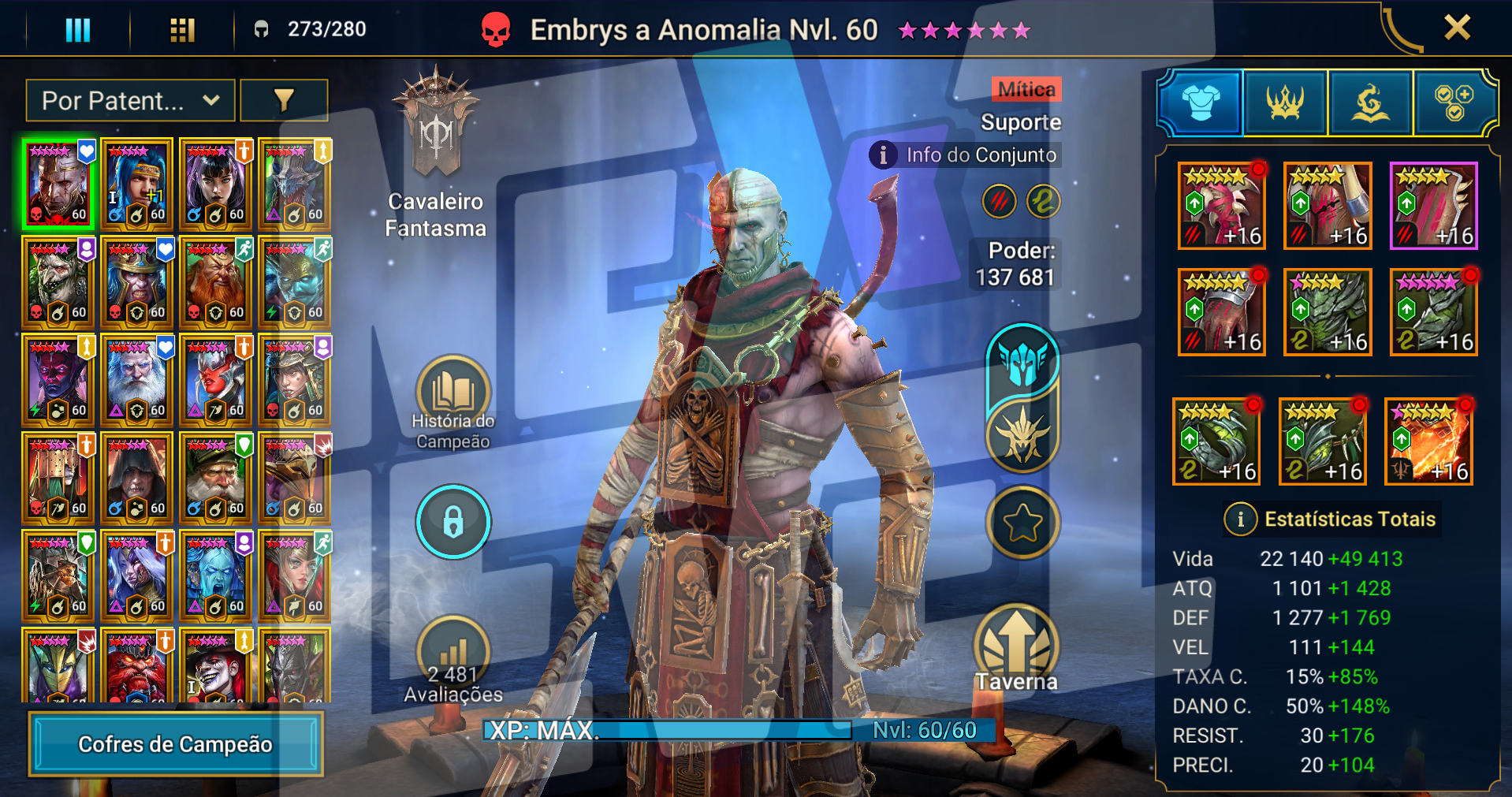Switch to the armor equipment tab
The height and width of the screenshot is (797, 1512).
click(1200, 102)
